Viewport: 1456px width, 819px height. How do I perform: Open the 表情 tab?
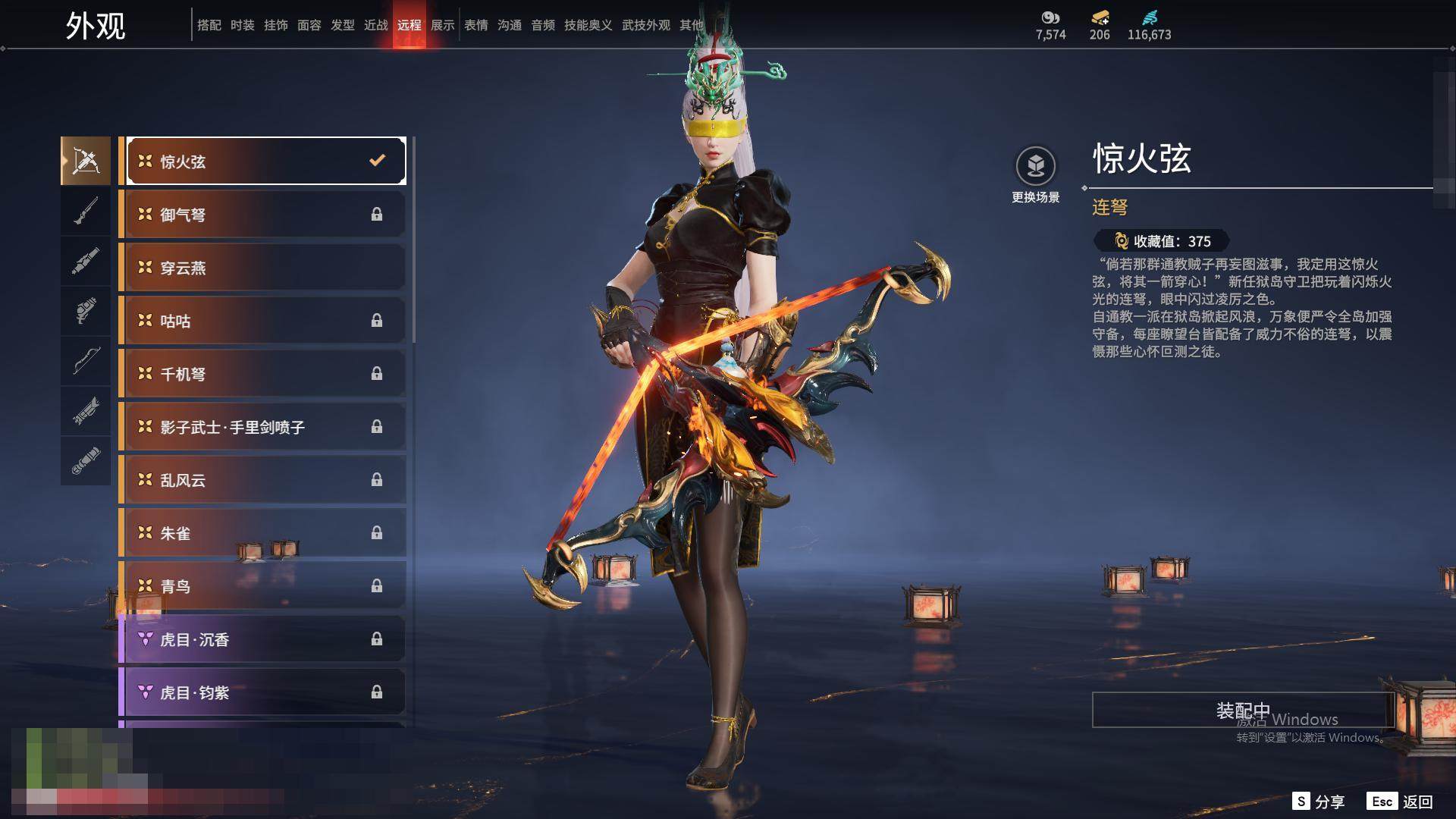(x=476, y=25)
